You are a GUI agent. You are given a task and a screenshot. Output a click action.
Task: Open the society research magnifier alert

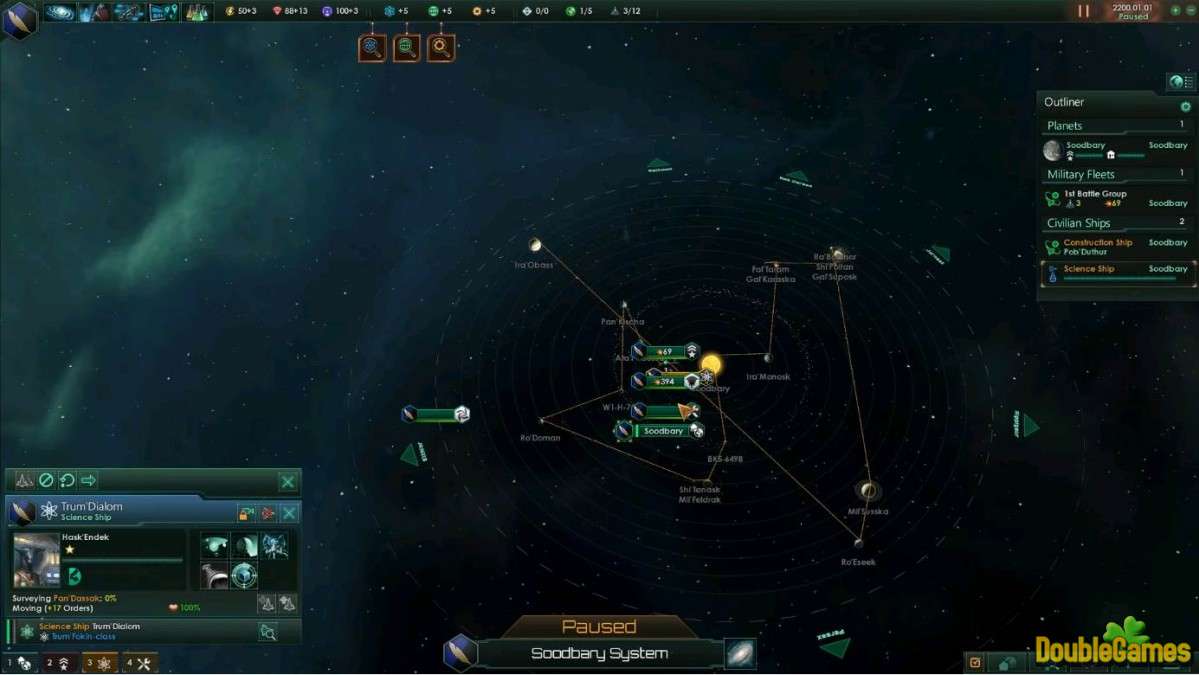click(x=406, y=47)
